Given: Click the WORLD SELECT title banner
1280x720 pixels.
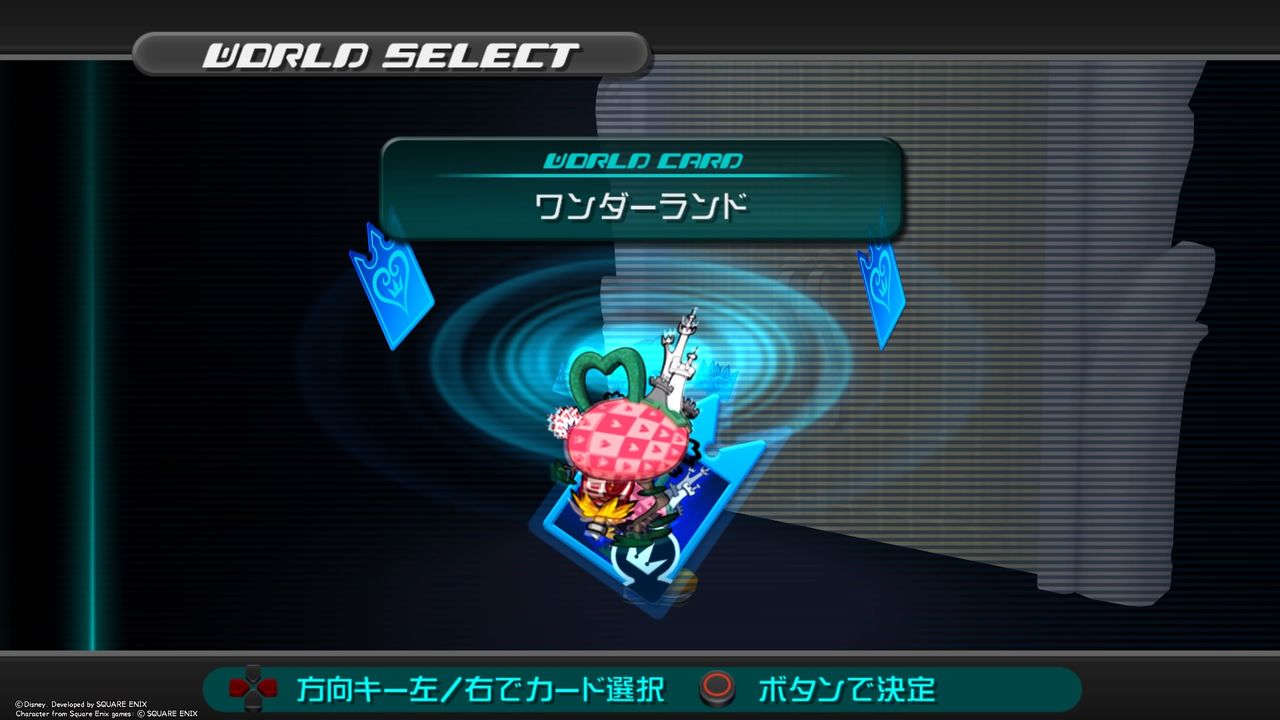Looking at the screenshot, I should pyautogui.click(x=390, y=52).
